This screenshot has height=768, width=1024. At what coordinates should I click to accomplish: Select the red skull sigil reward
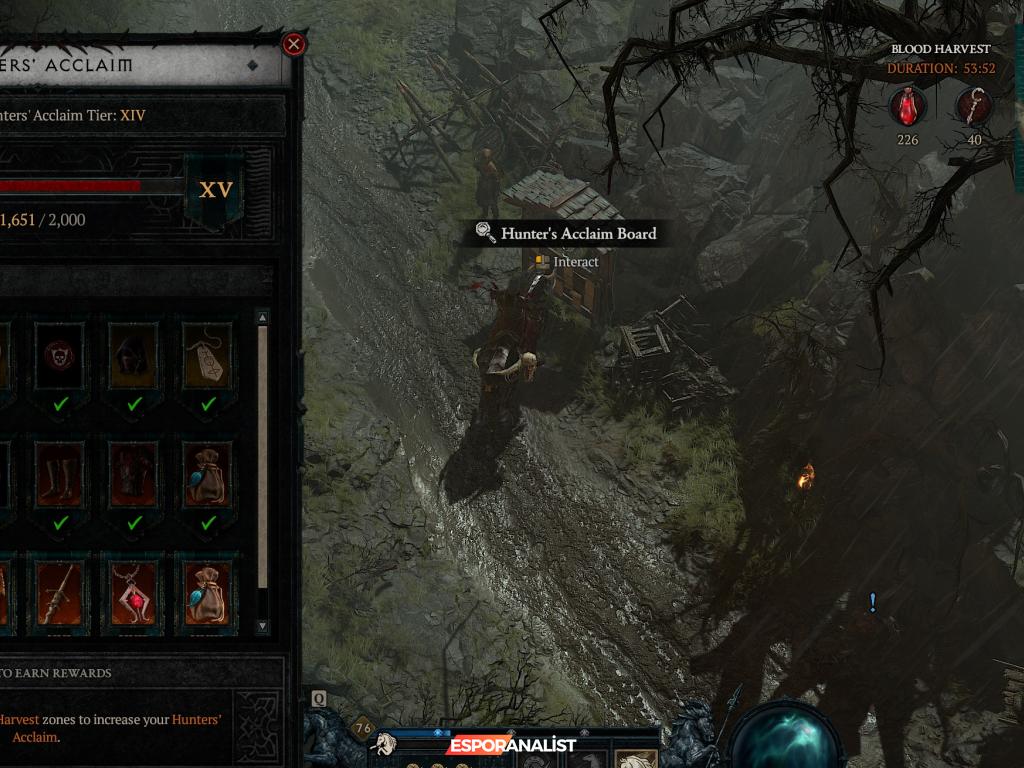click(x=61, y=355)
